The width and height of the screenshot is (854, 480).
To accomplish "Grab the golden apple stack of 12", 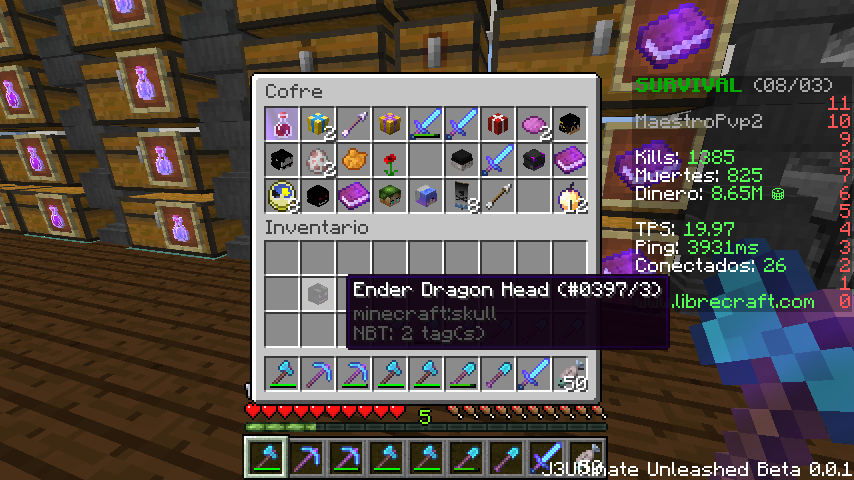I will coord(571,196).
